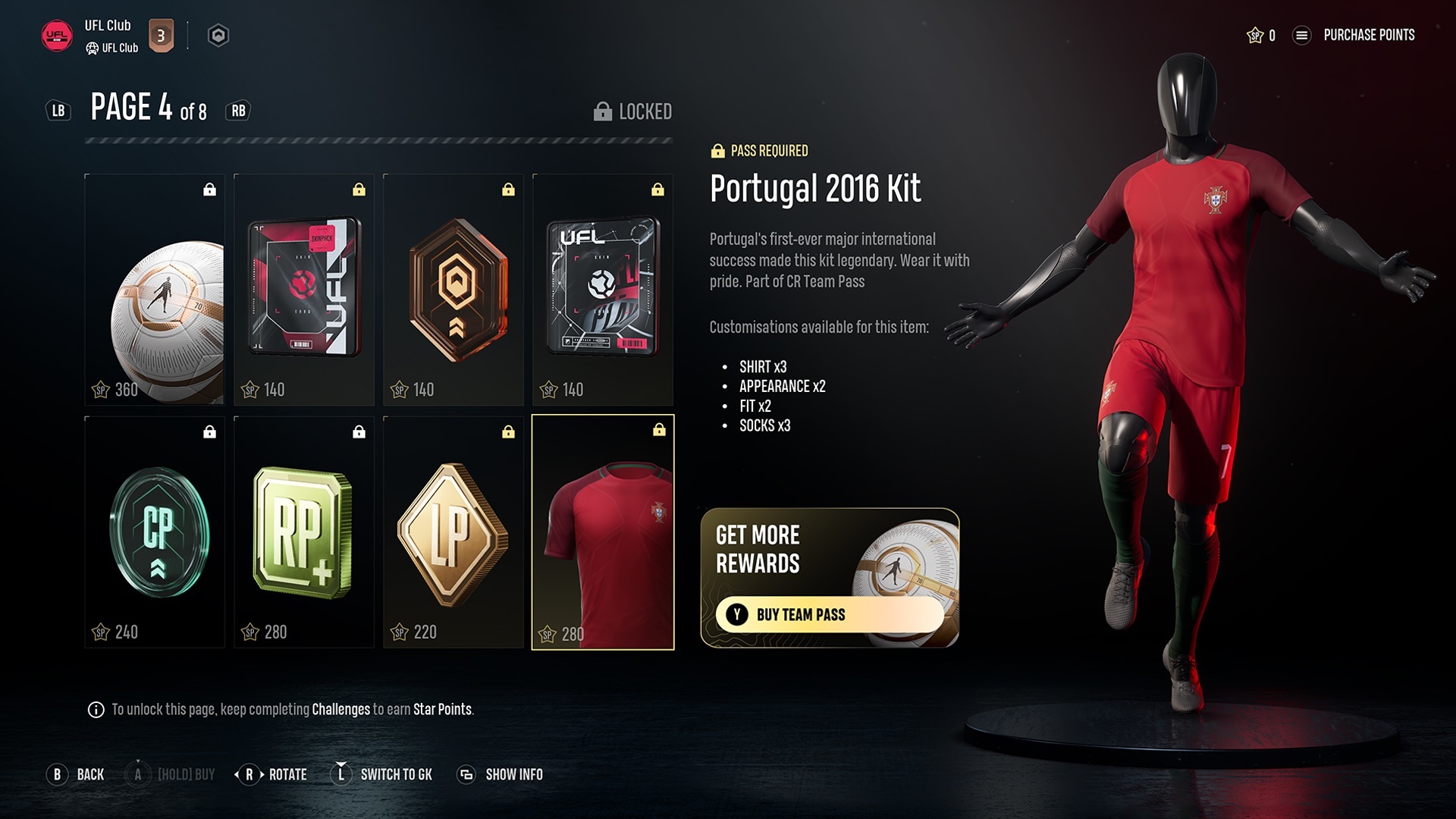
Task: Click the UFL Club crest logo
Action: point(55,34)
